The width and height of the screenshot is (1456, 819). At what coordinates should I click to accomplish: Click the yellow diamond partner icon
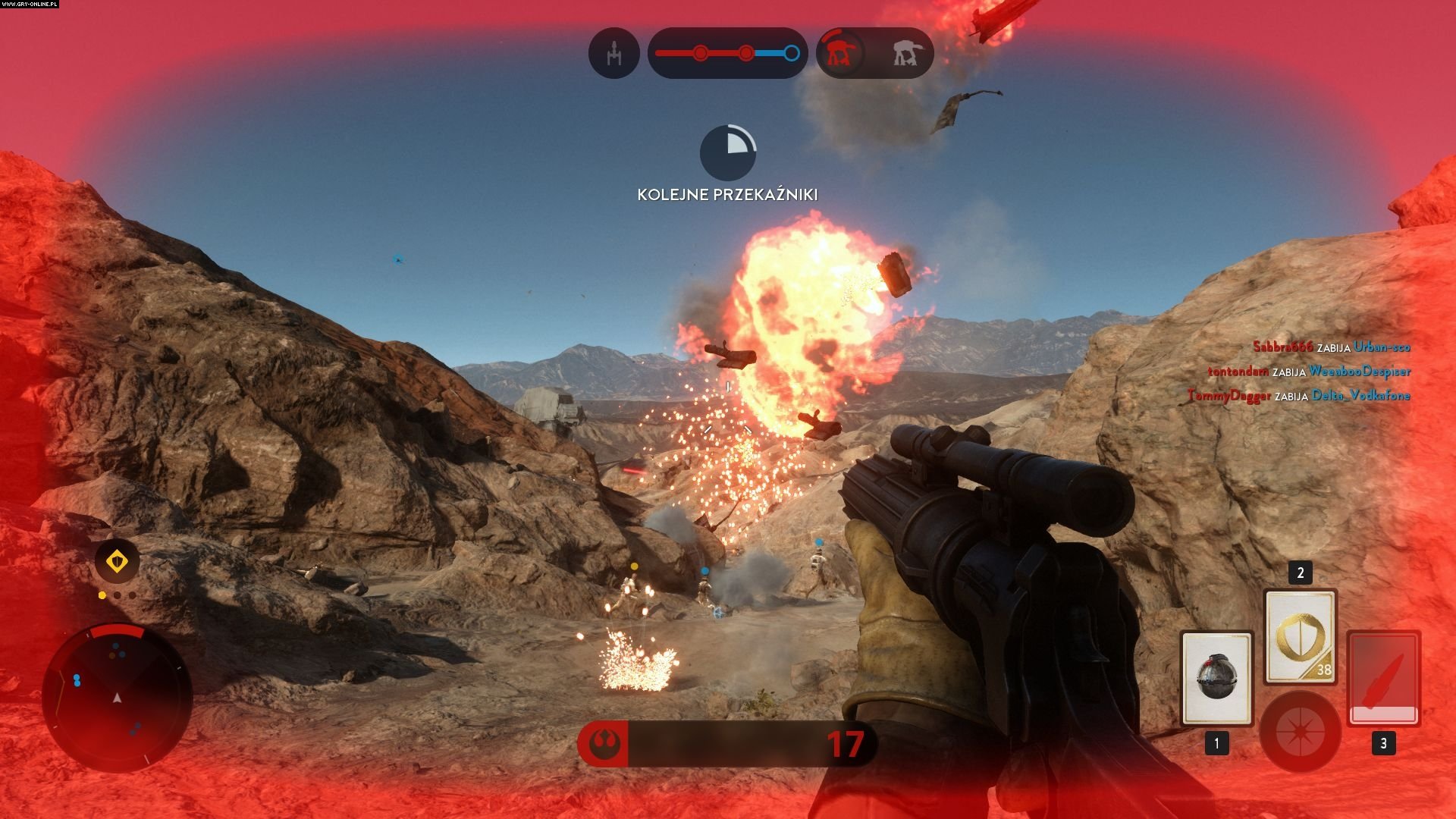[117, 562]
